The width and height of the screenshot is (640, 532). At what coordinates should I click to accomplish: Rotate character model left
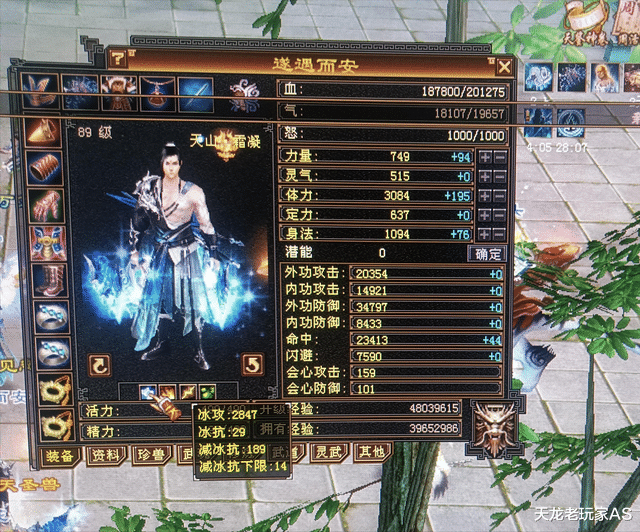[x=101, y=363]
